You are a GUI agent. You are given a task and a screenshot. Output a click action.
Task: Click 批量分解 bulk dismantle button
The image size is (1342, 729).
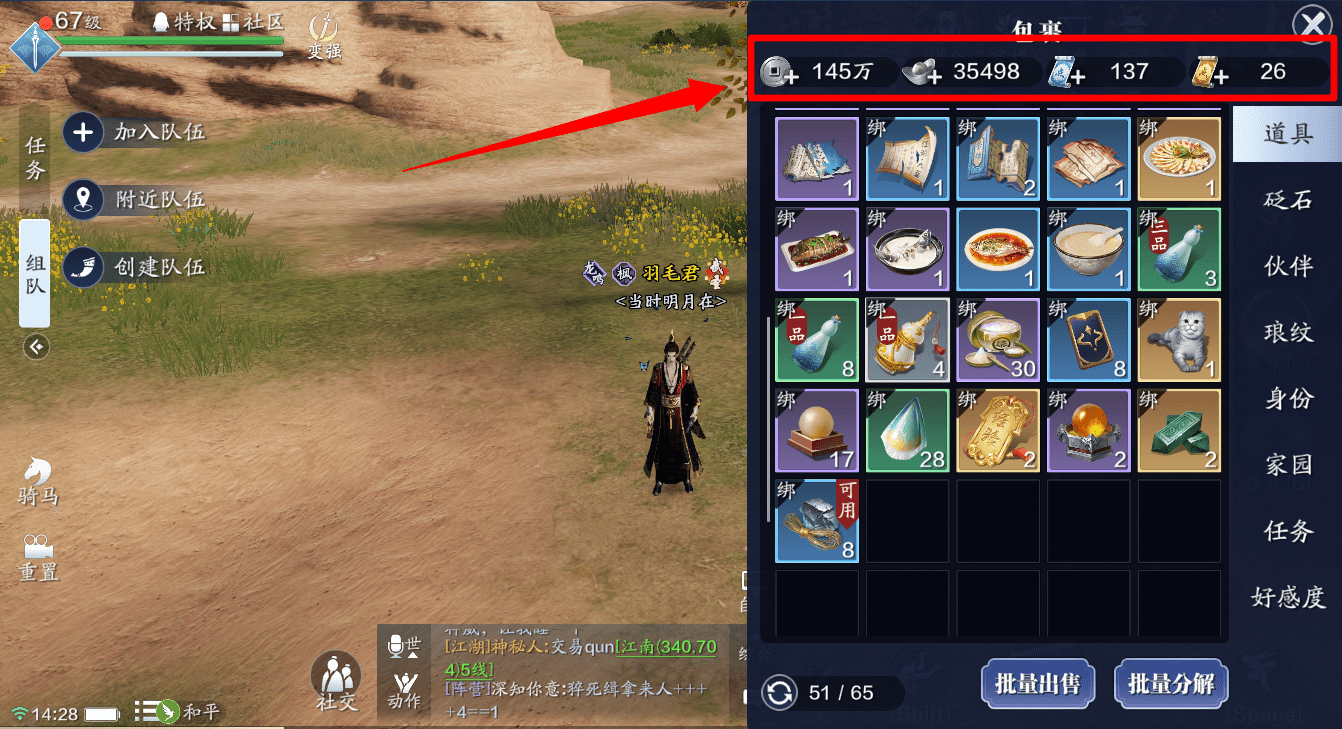tap(1170, 684)
